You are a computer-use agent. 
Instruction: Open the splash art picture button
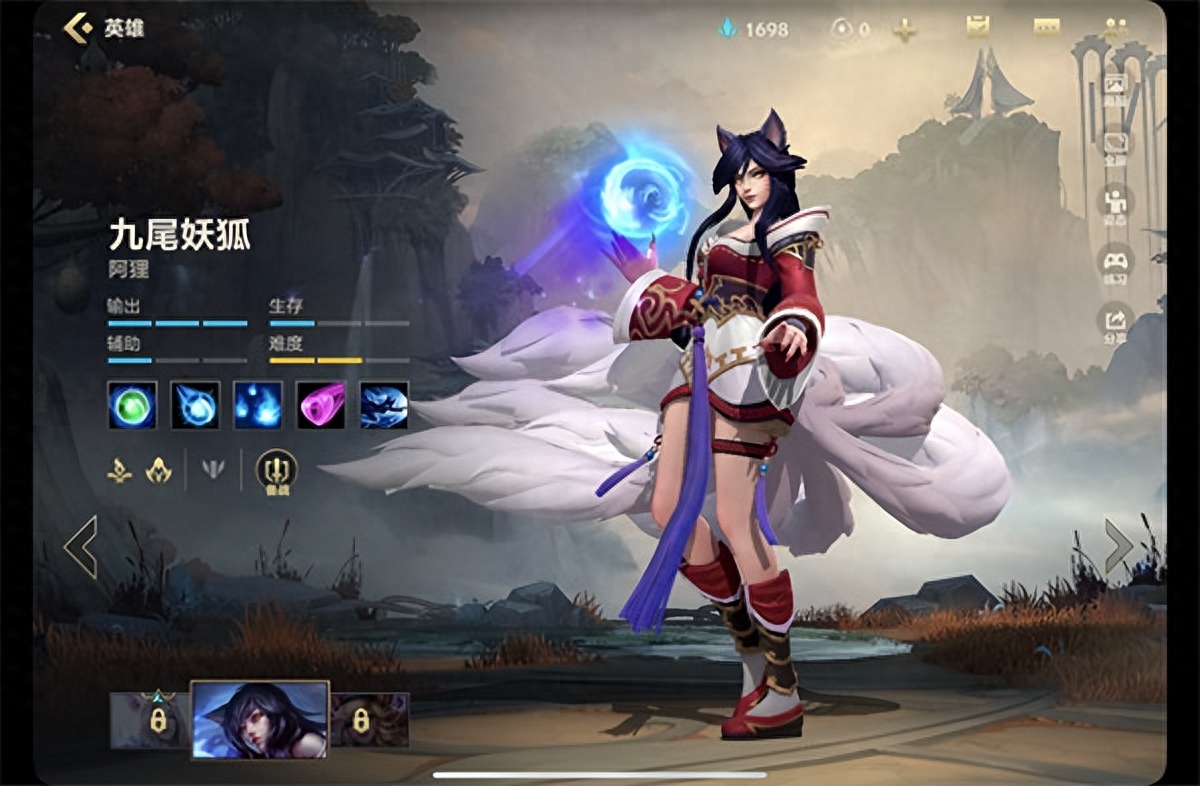tap(1114, 86)
